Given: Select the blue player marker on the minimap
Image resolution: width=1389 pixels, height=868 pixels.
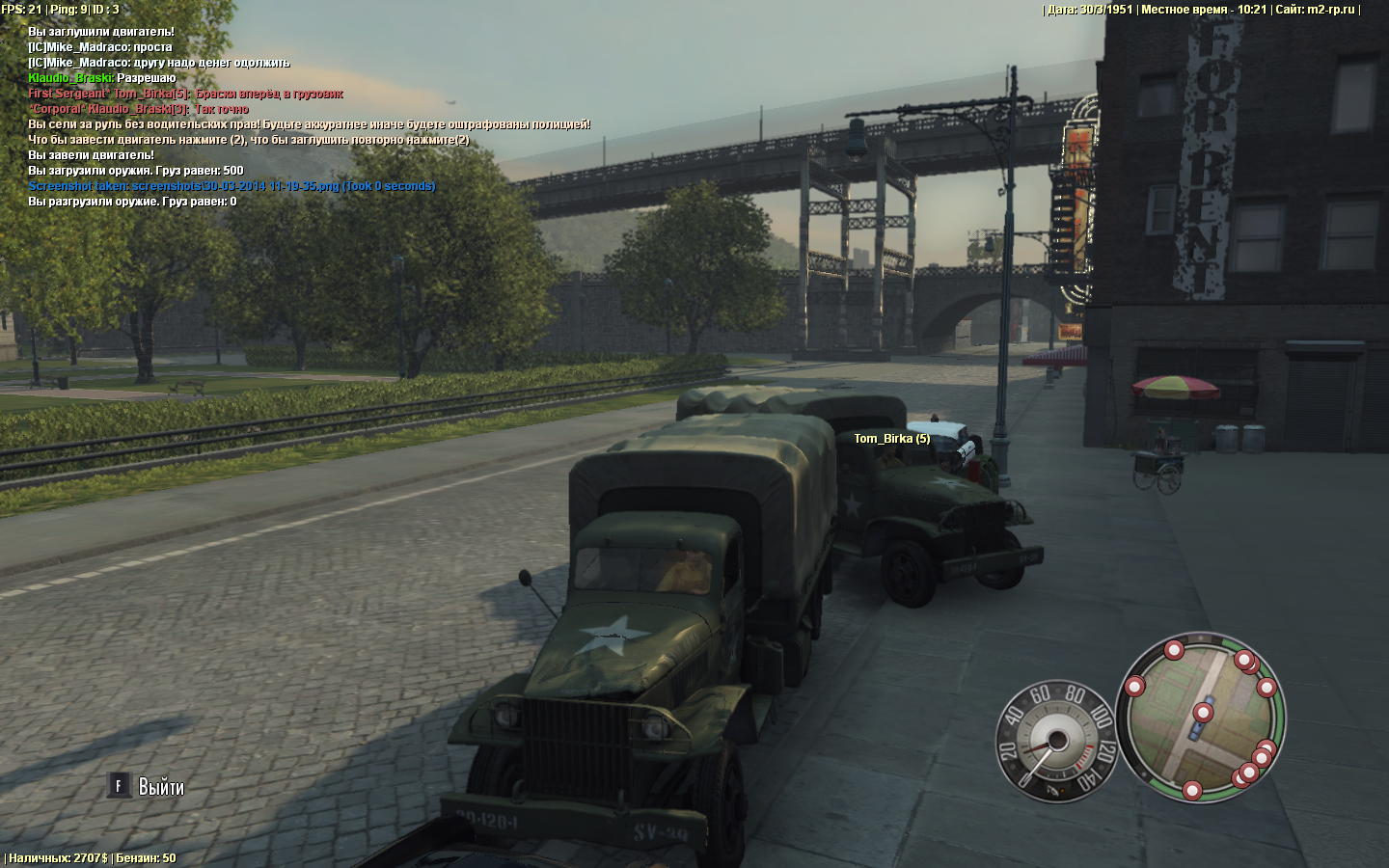Looking at the screenshot, I should point(1197,731).
